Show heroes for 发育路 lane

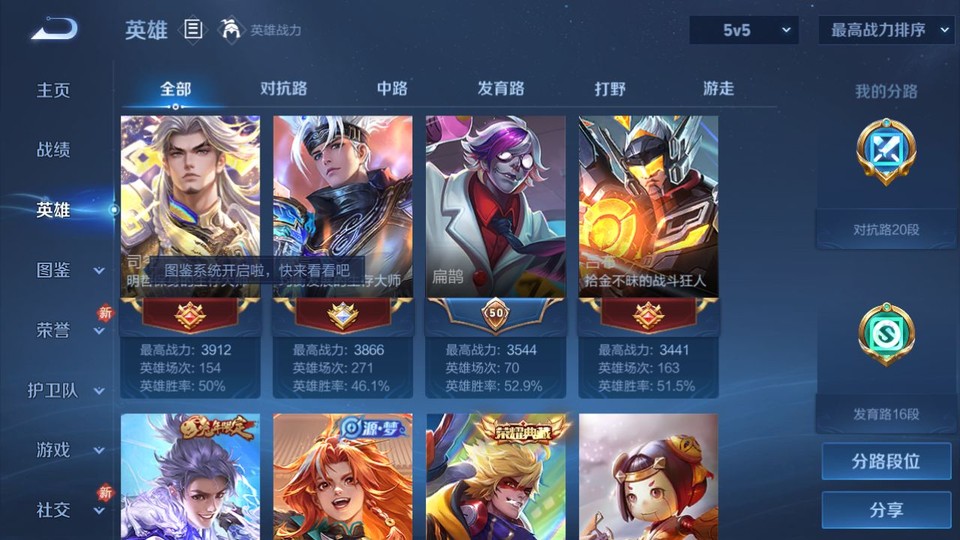501,88
